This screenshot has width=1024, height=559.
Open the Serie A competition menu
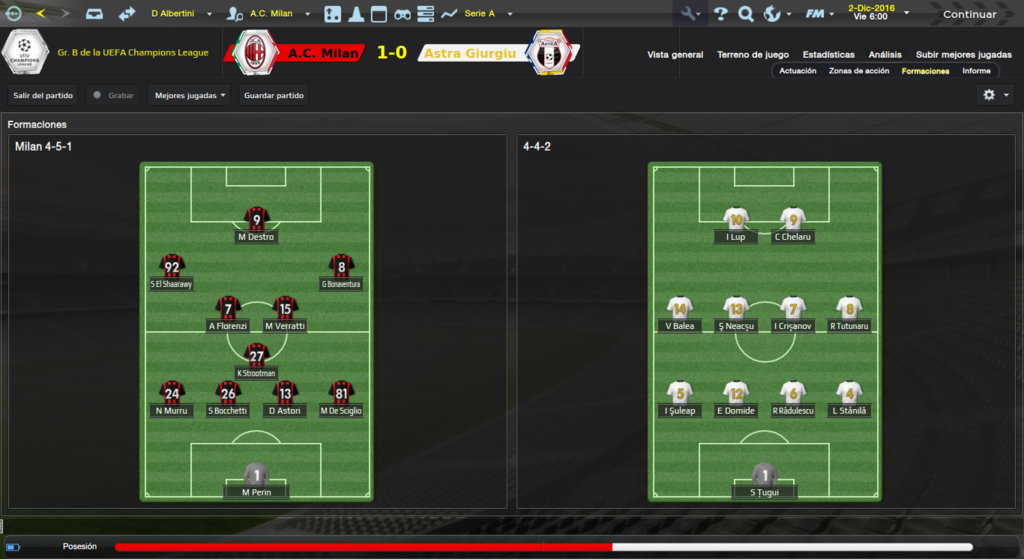[487, 14]
